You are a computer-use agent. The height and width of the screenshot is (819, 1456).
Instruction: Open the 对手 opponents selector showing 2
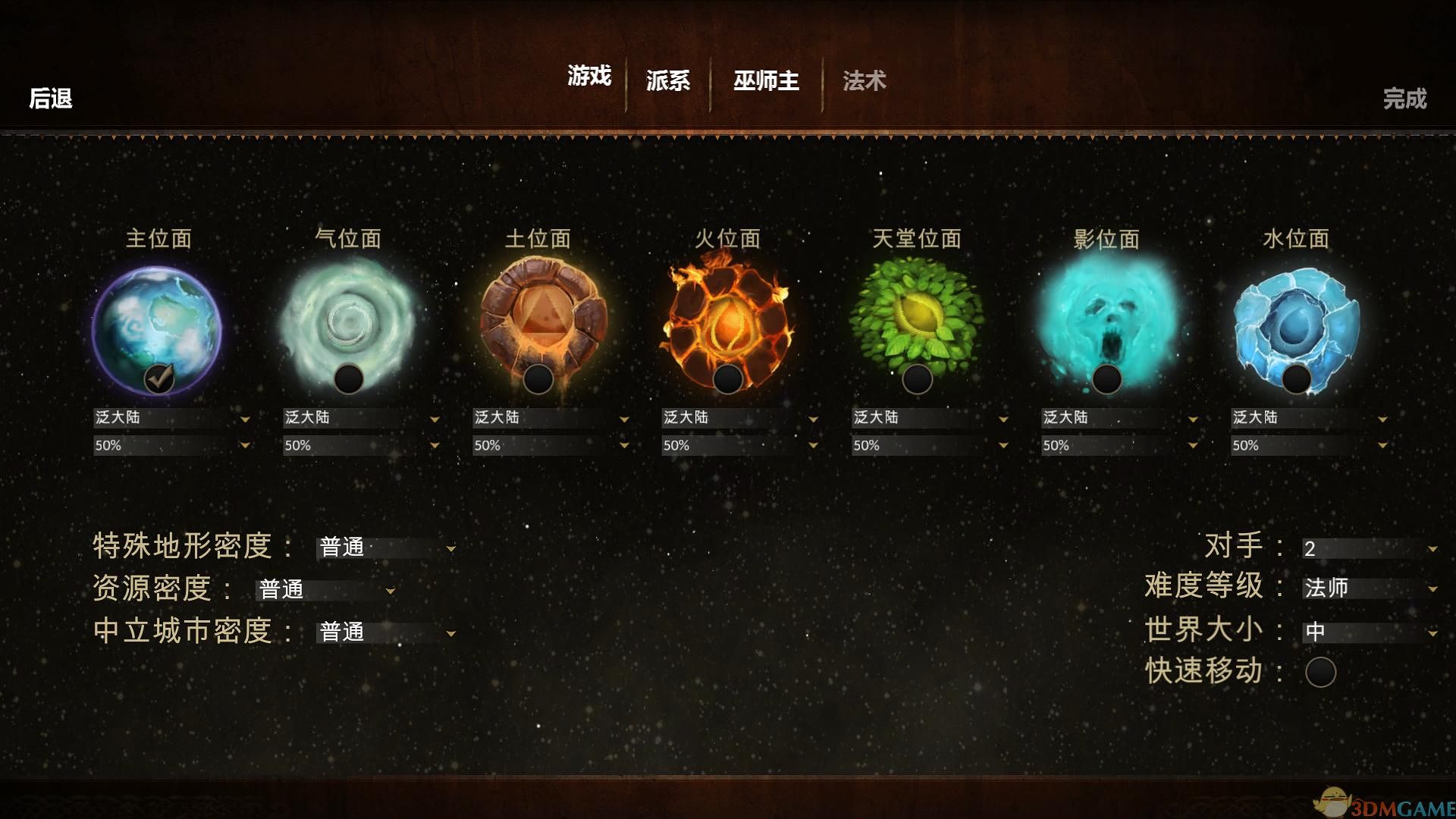pyautogui.click(x=1365, y=547)
